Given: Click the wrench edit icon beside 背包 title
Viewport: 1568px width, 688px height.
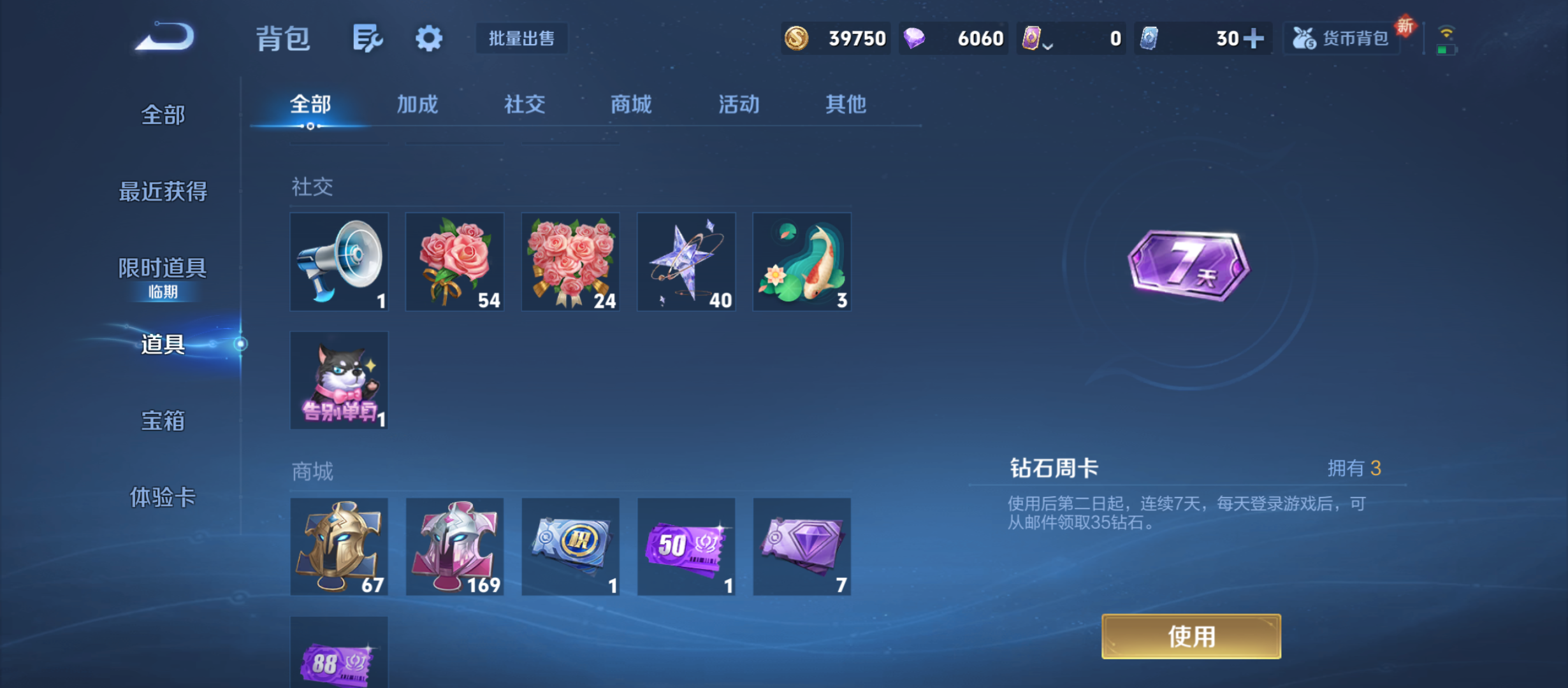Looking at the screenshot, I should 368,38.
